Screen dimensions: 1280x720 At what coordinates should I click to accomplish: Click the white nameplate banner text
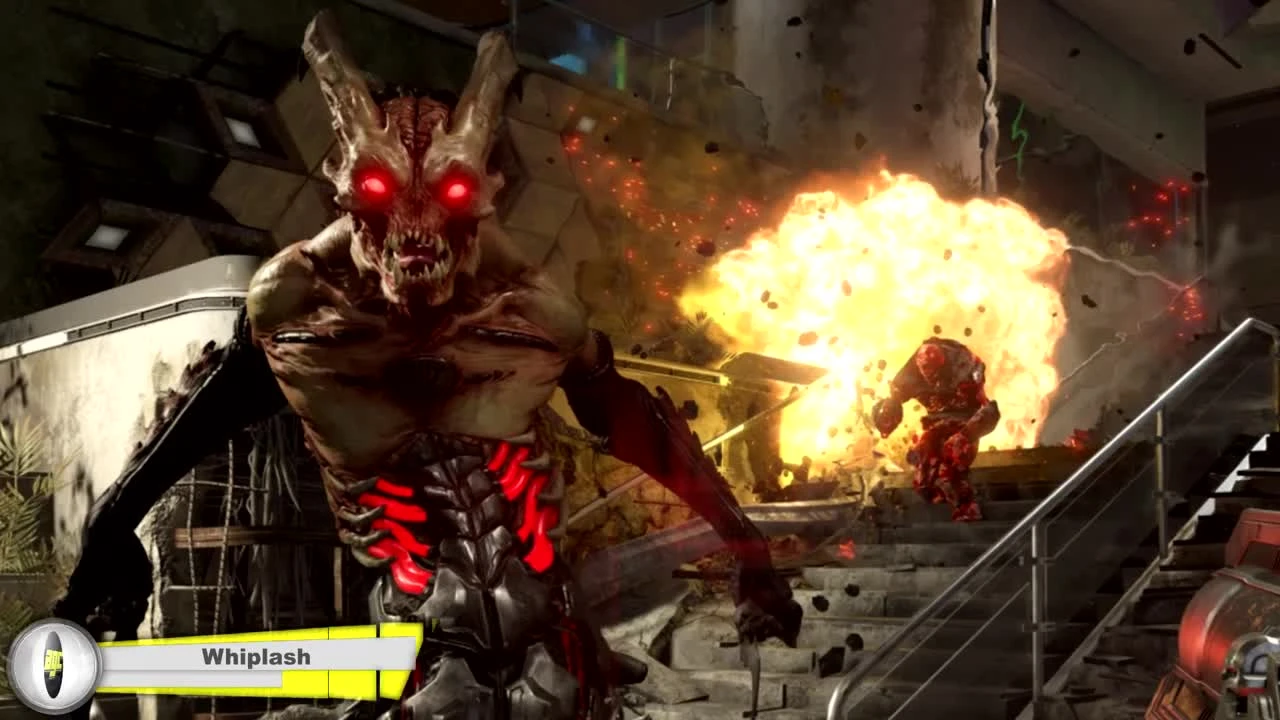click(255, 658)
